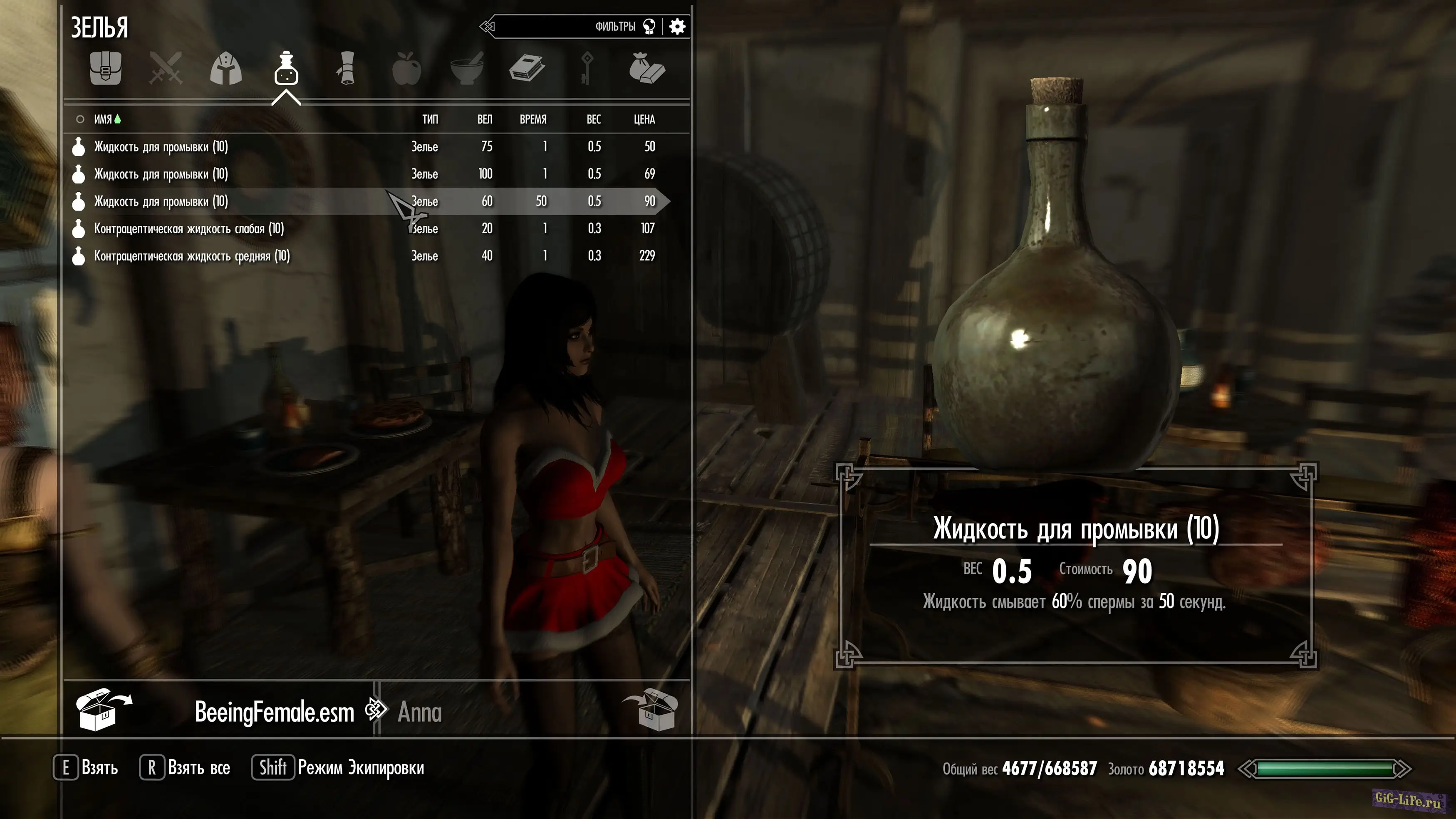
Task: Select Жидкость для промывки priced at 50
Action: (x=161, y=147)
